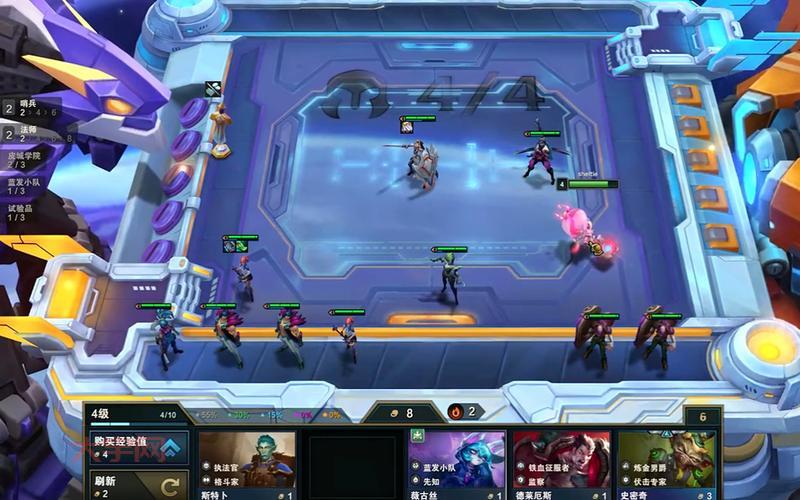Buy experience with the 购买经验值 button

[137, 446]
